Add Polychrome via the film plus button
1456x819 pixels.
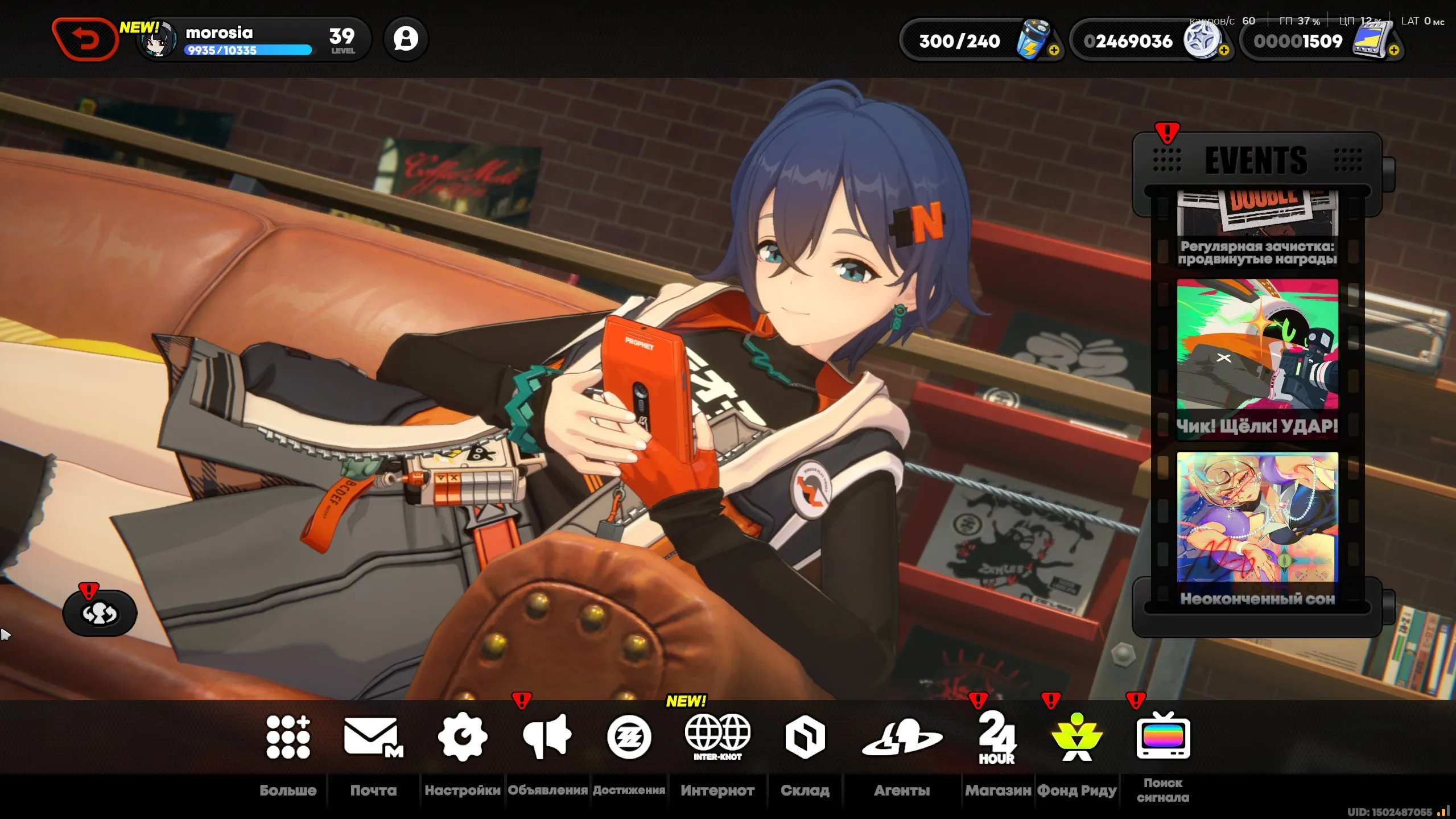click(x=1393, y=51)
